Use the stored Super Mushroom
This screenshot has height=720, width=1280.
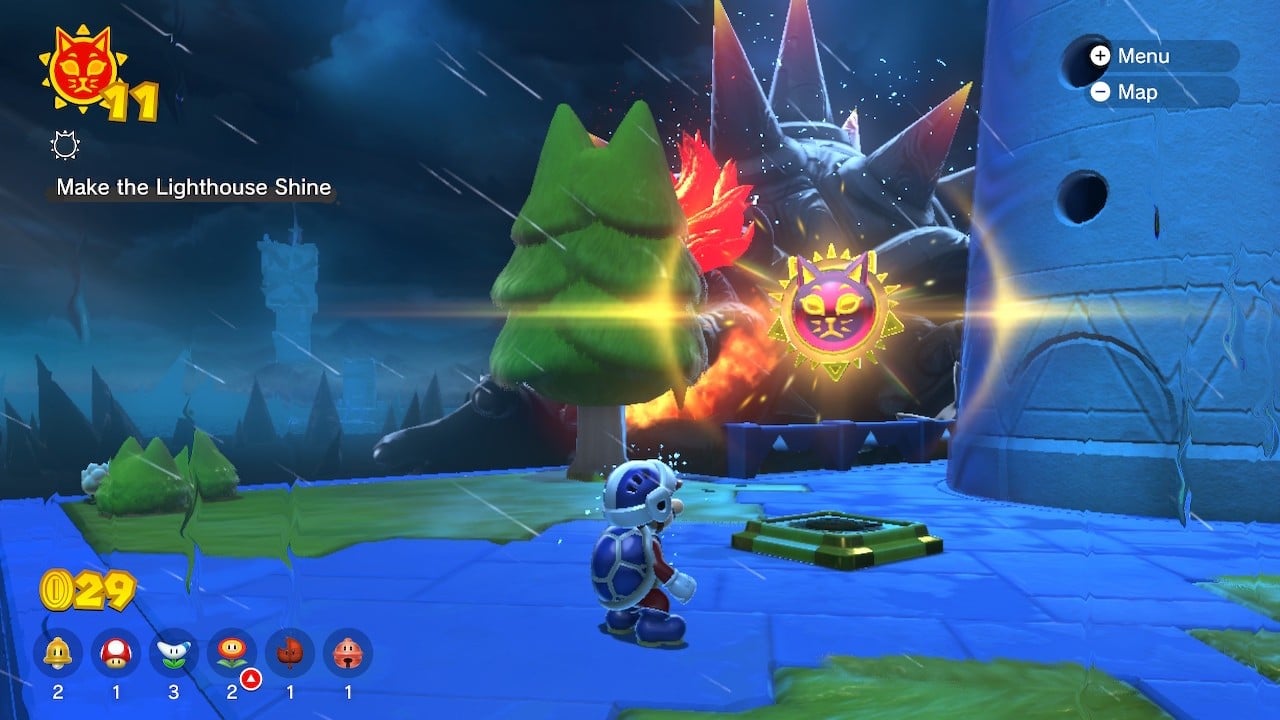click(116, 654)
